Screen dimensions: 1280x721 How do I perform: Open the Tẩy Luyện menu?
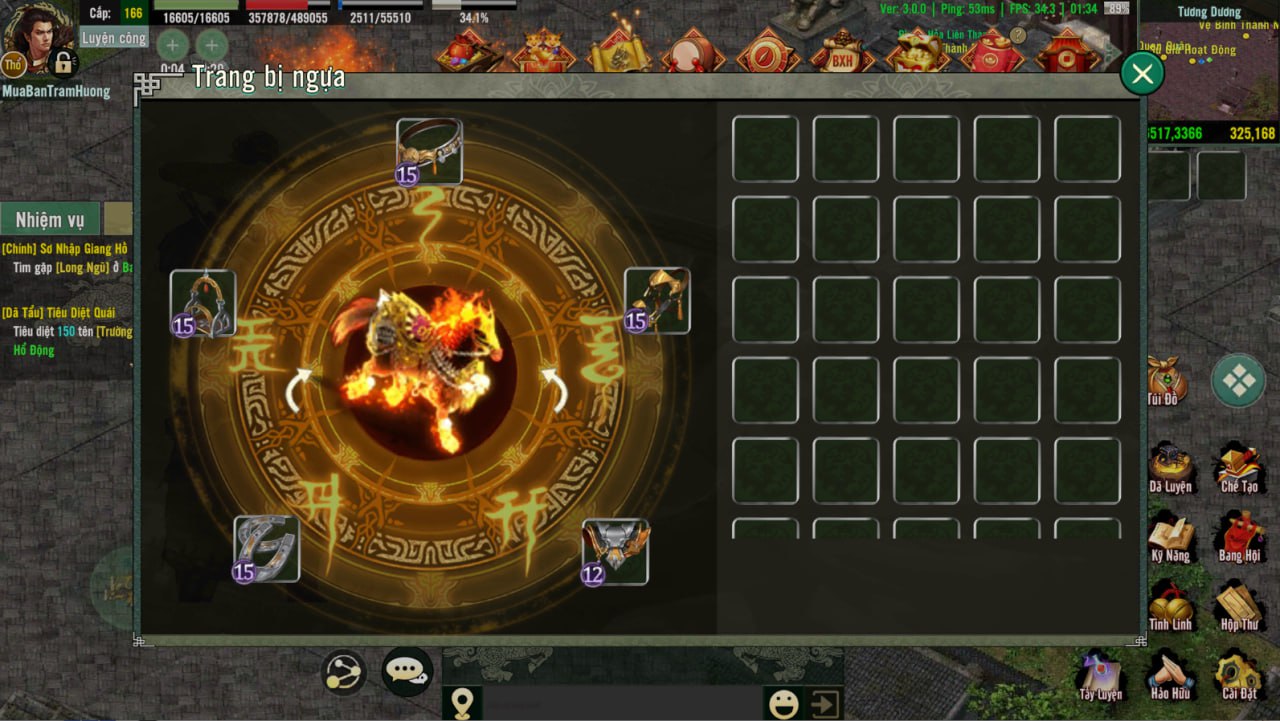[x=1100, y=675]
